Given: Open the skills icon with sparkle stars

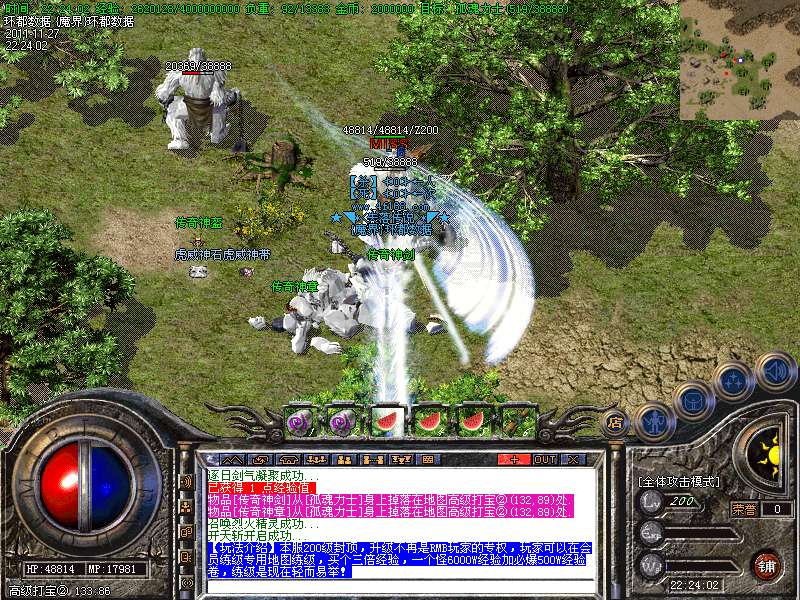Looking at the screenshot, I should [735, 381].
